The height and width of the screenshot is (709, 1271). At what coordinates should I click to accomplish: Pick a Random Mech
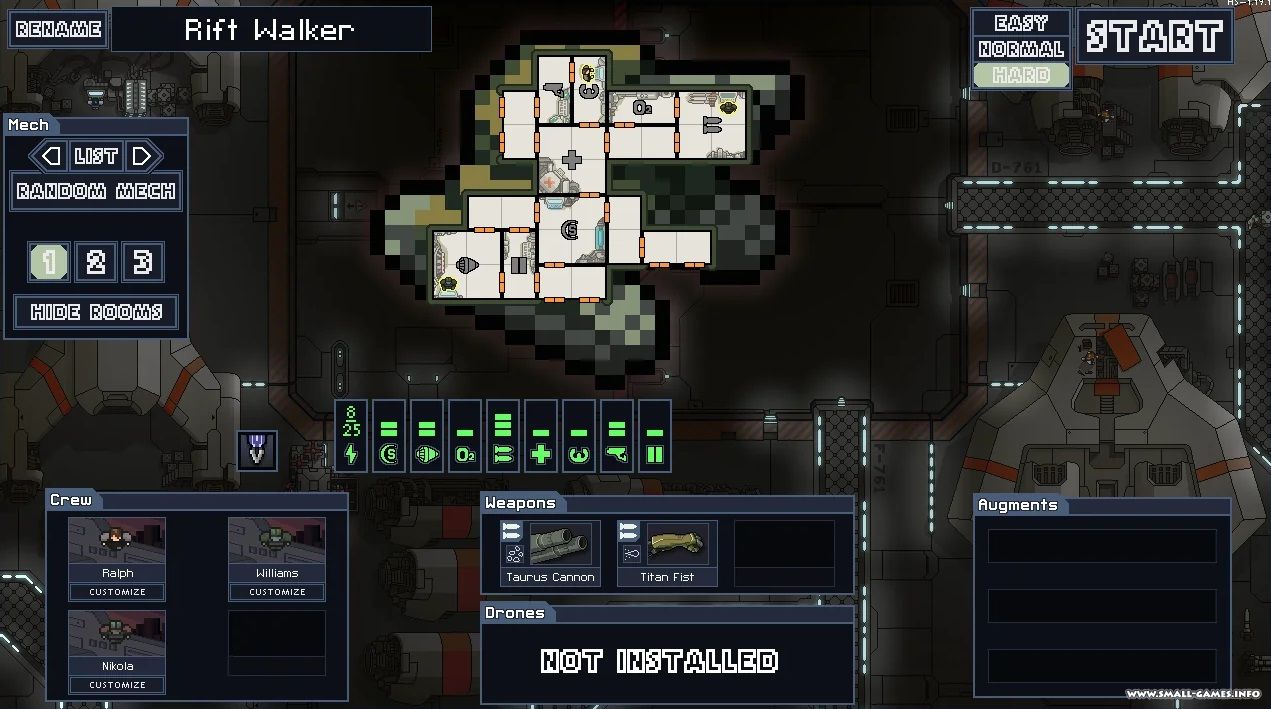[96, 191]
